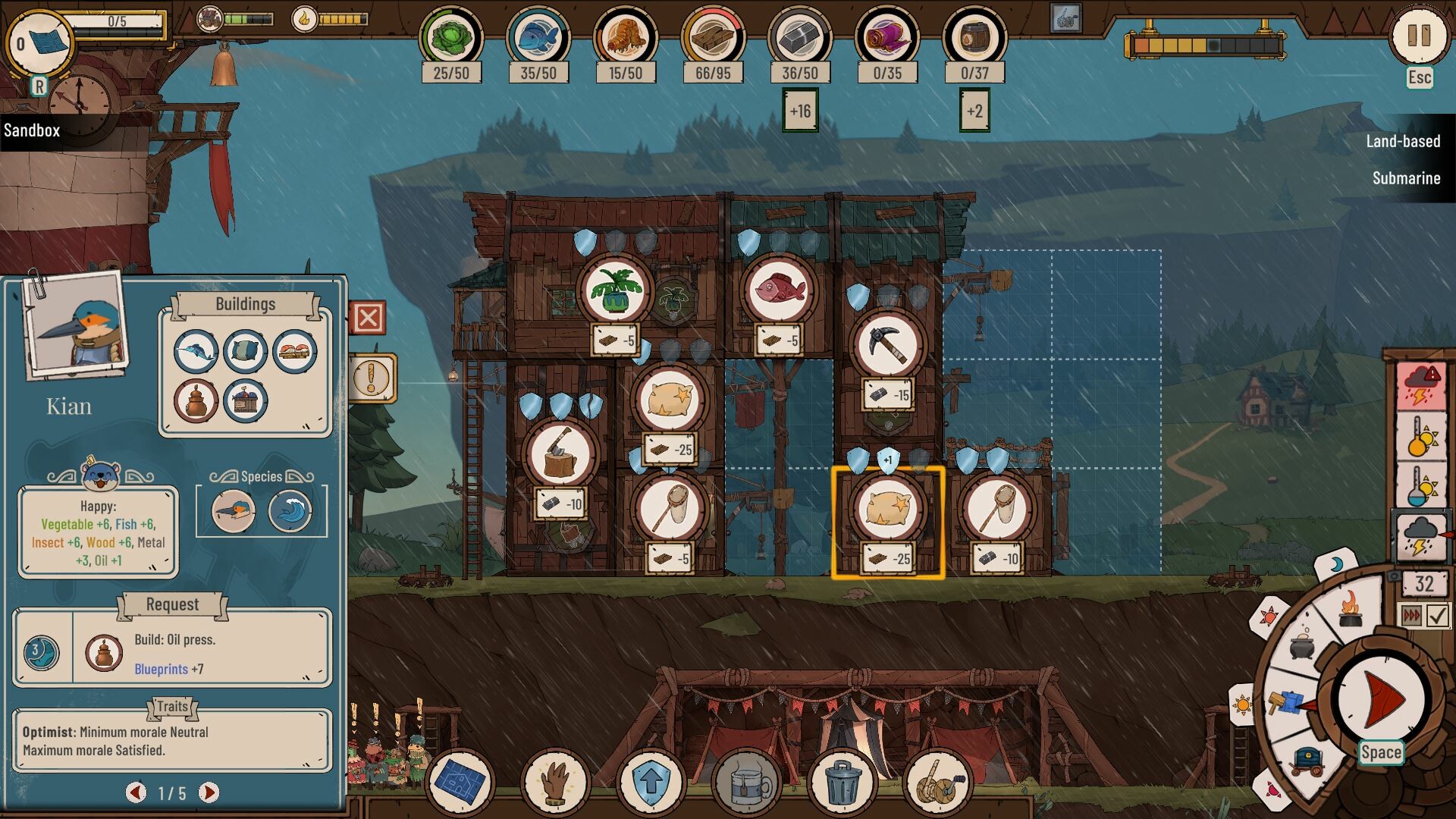
Task: Choose the trash can demolish tool
Action: point(842,783)
